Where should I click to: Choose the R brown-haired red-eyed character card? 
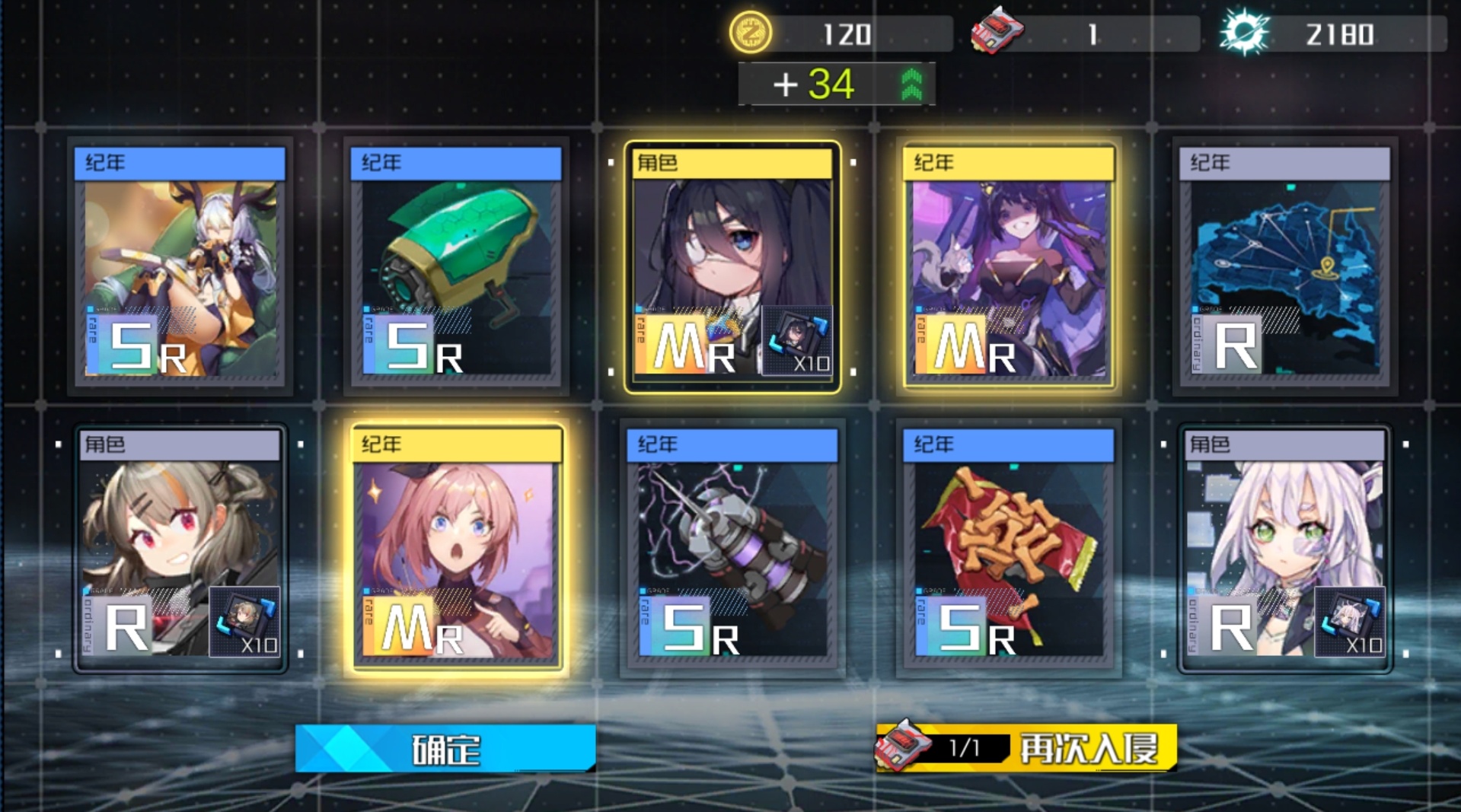pyautogui.click(x=180, y=548)
